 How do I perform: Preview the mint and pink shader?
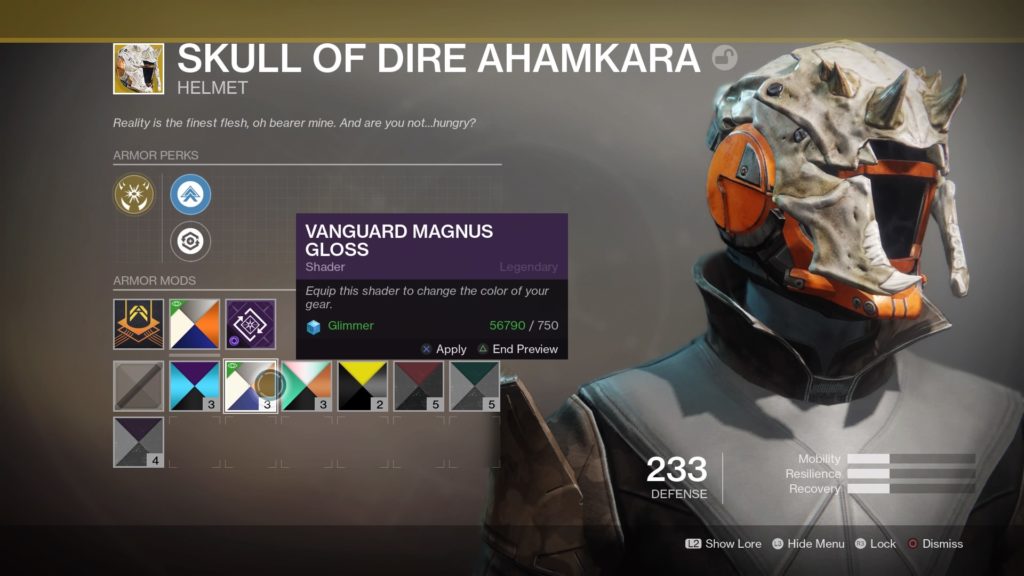[x=306, y=387]
